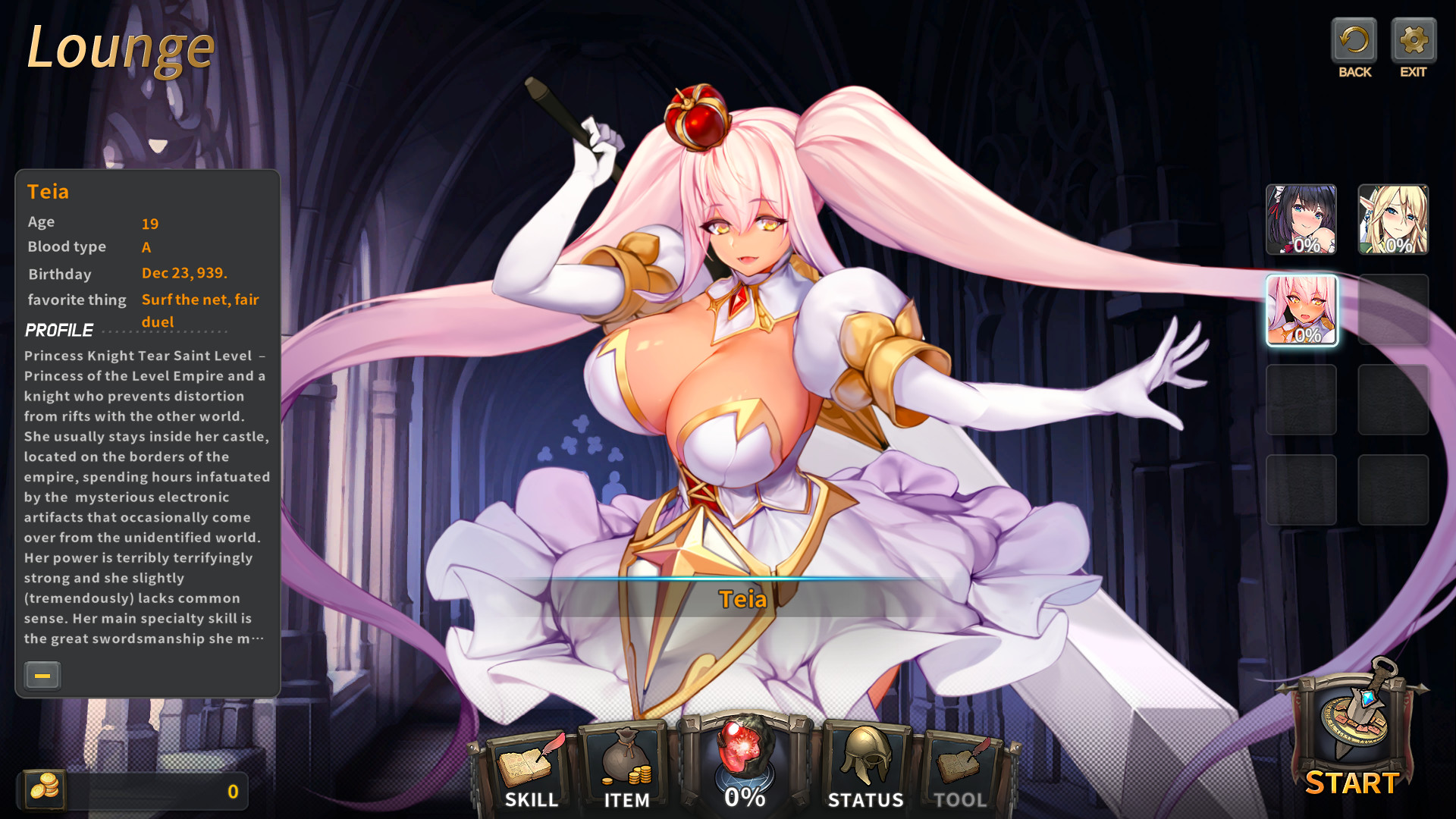The width and height of the screenshot is (1456, 819).
Task: Click the PROFILE section heading
Action: [59, 329]
